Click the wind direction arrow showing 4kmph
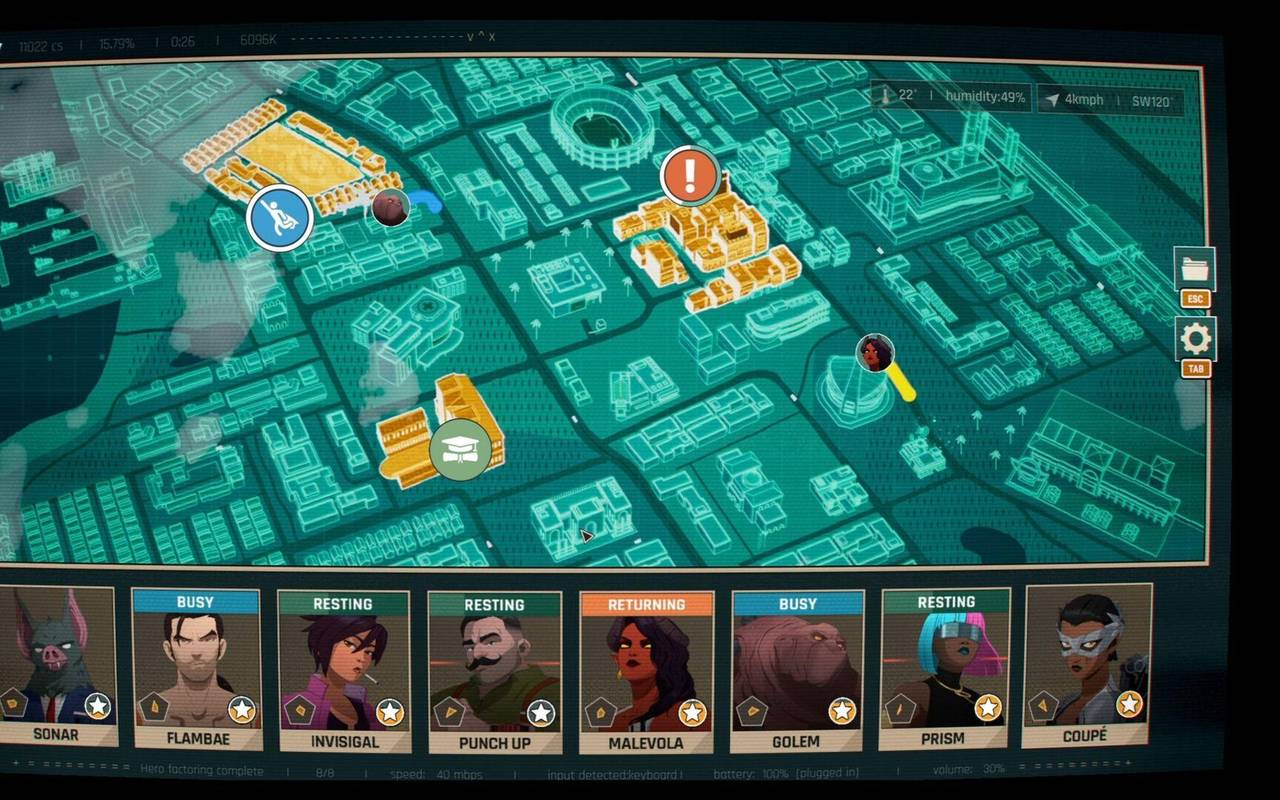 [1052, 99]
